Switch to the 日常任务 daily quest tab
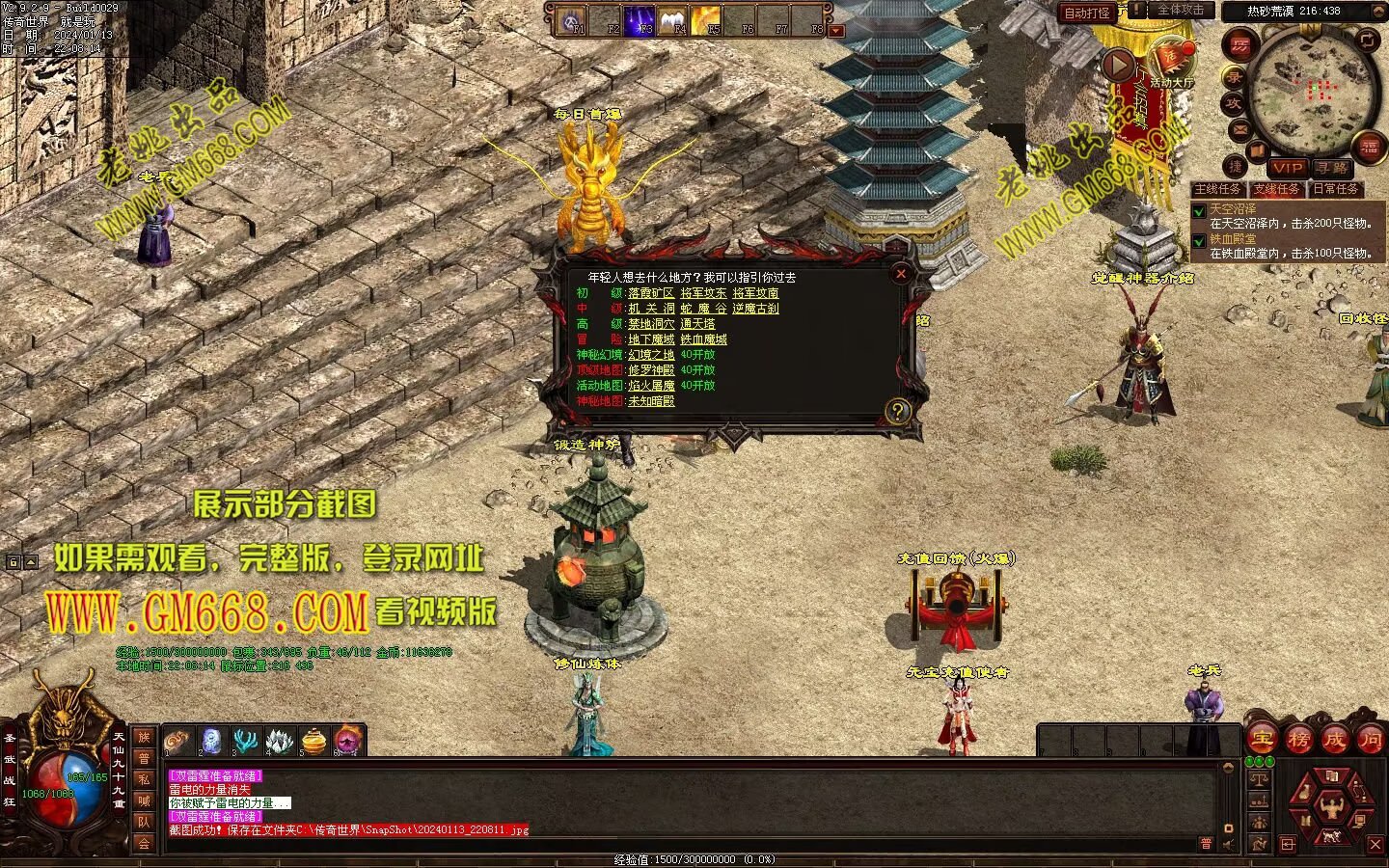The height and width of the screenshot is (868, 1389). (1336, 189)
